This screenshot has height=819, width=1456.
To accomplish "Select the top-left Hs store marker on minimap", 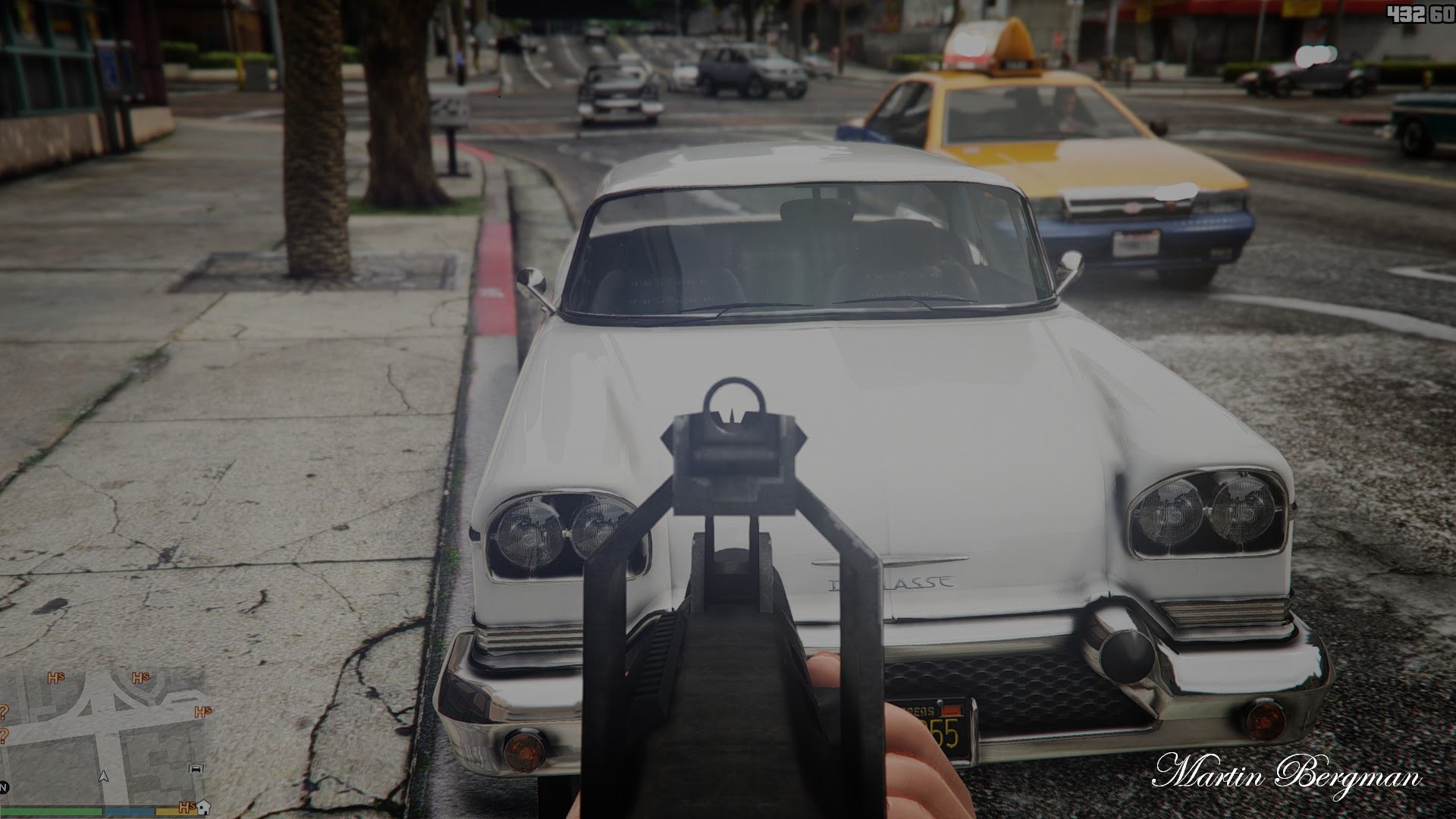I will point(56,678).
